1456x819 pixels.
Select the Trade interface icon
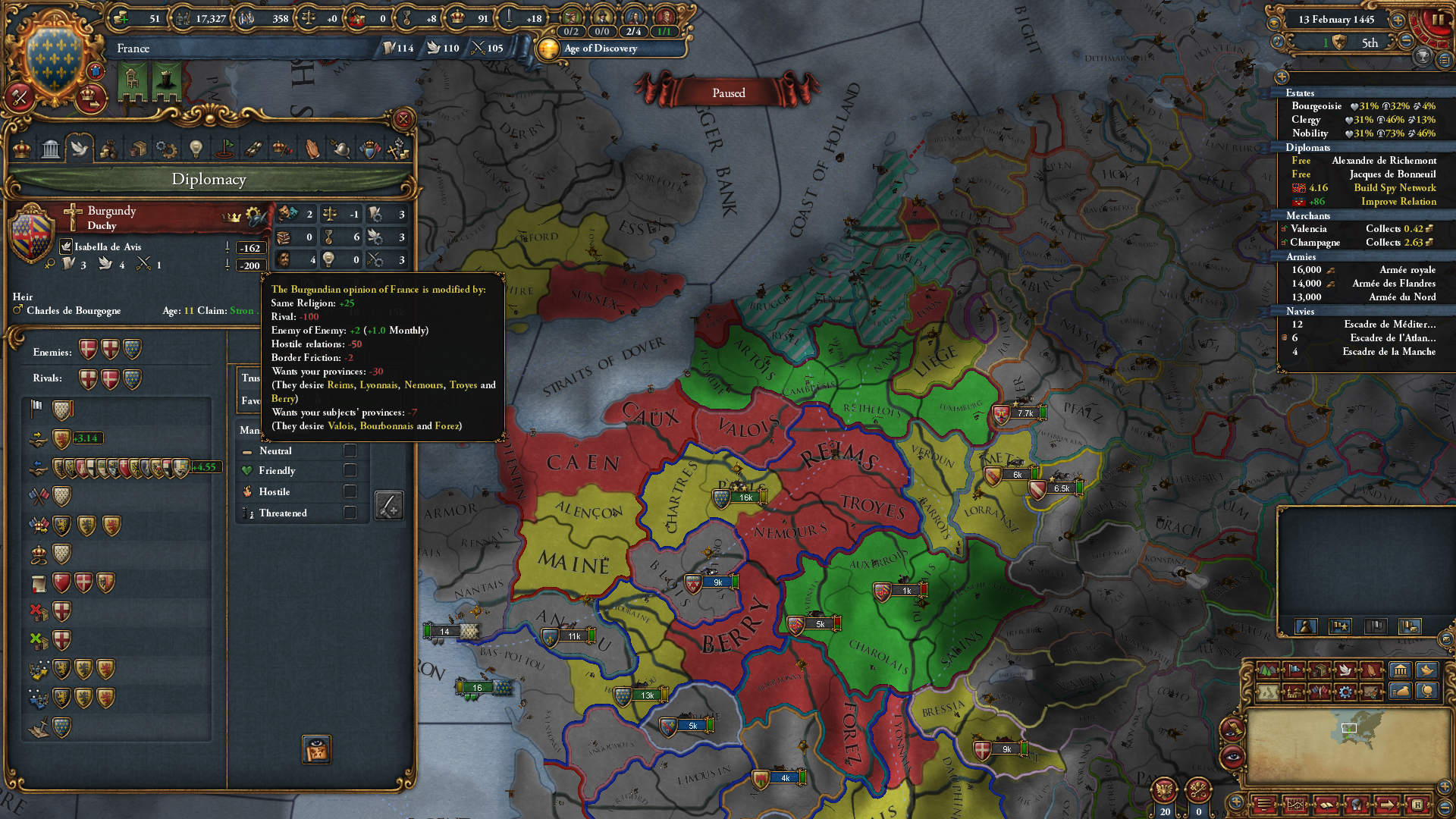pos(139,148)
